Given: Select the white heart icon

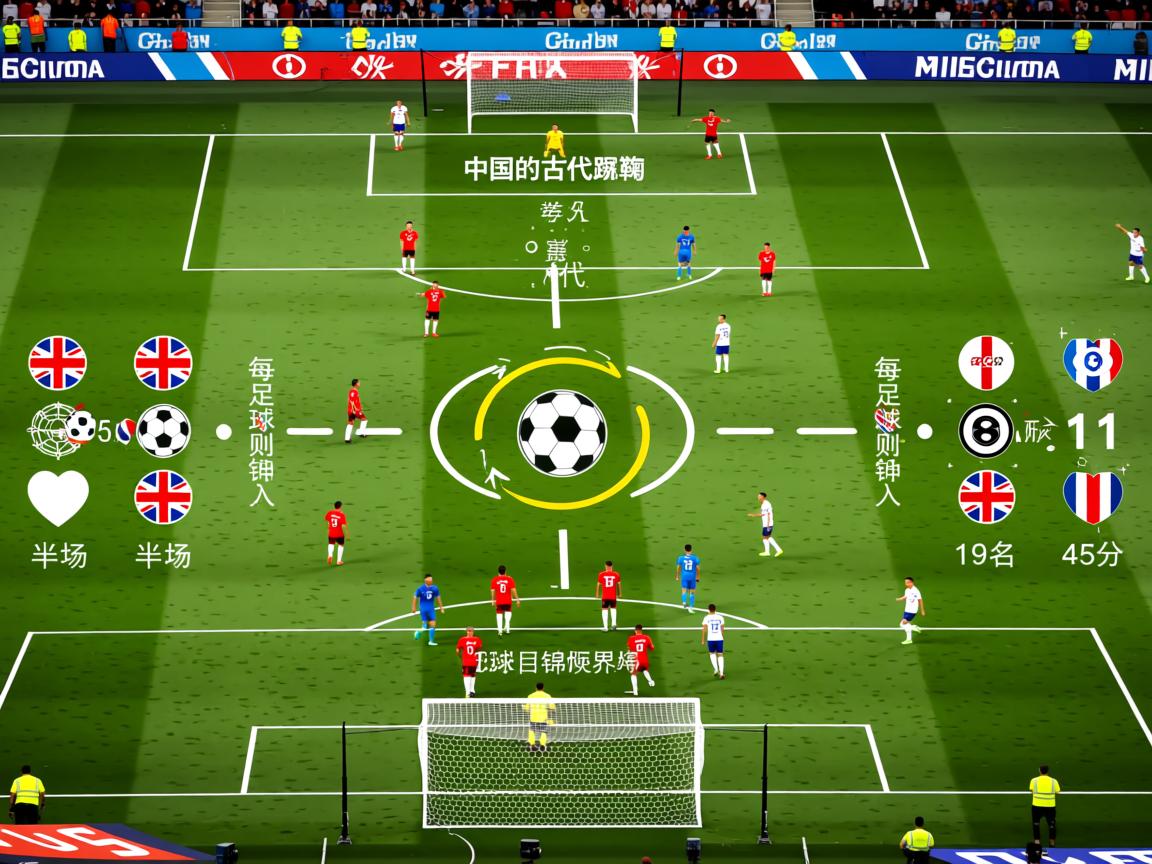Looking at the screenshot, I should pos(58,497).
